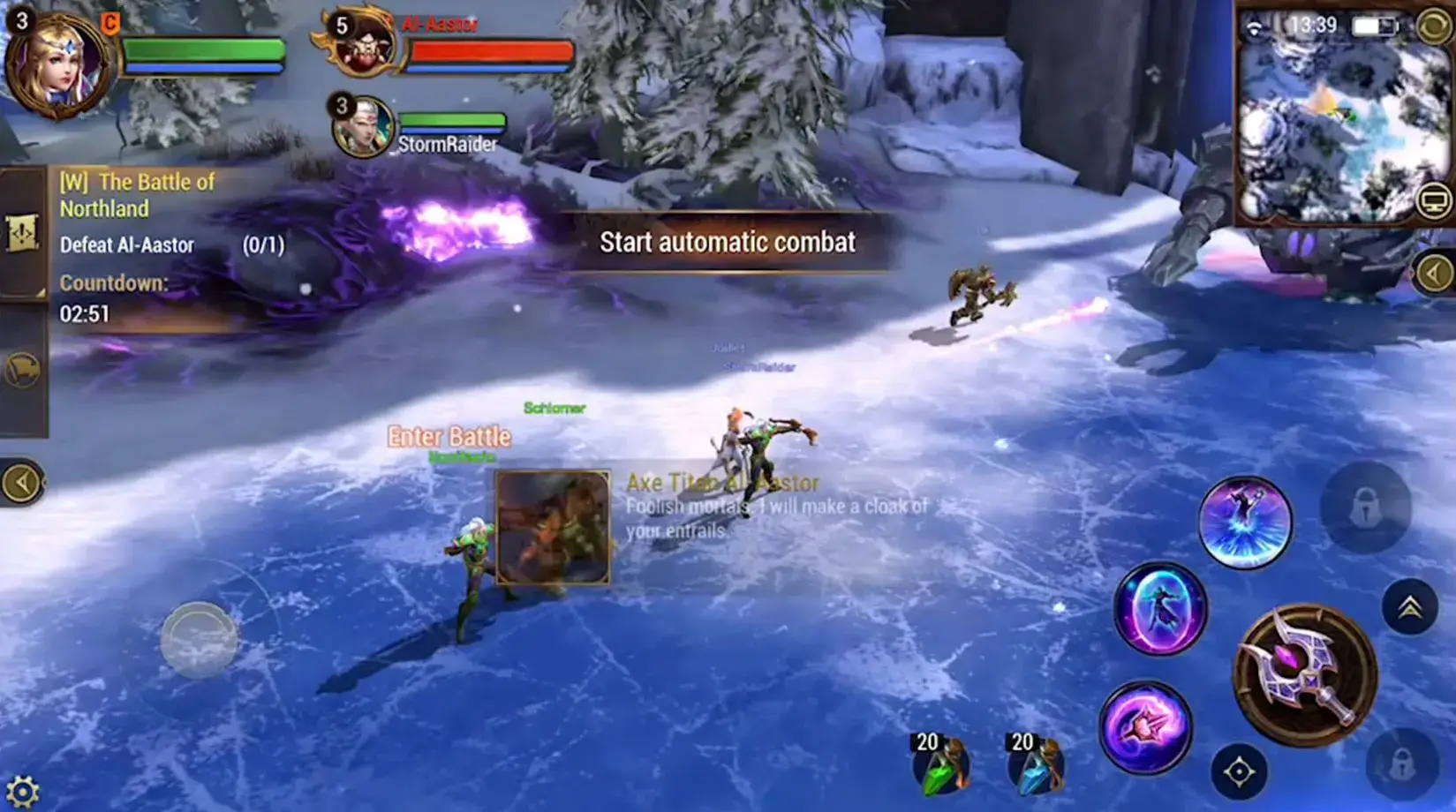Viewport: 1456px width, 812px height.
Task: Collapse the left sidebar with its arrow
Action: coord(20,481)
